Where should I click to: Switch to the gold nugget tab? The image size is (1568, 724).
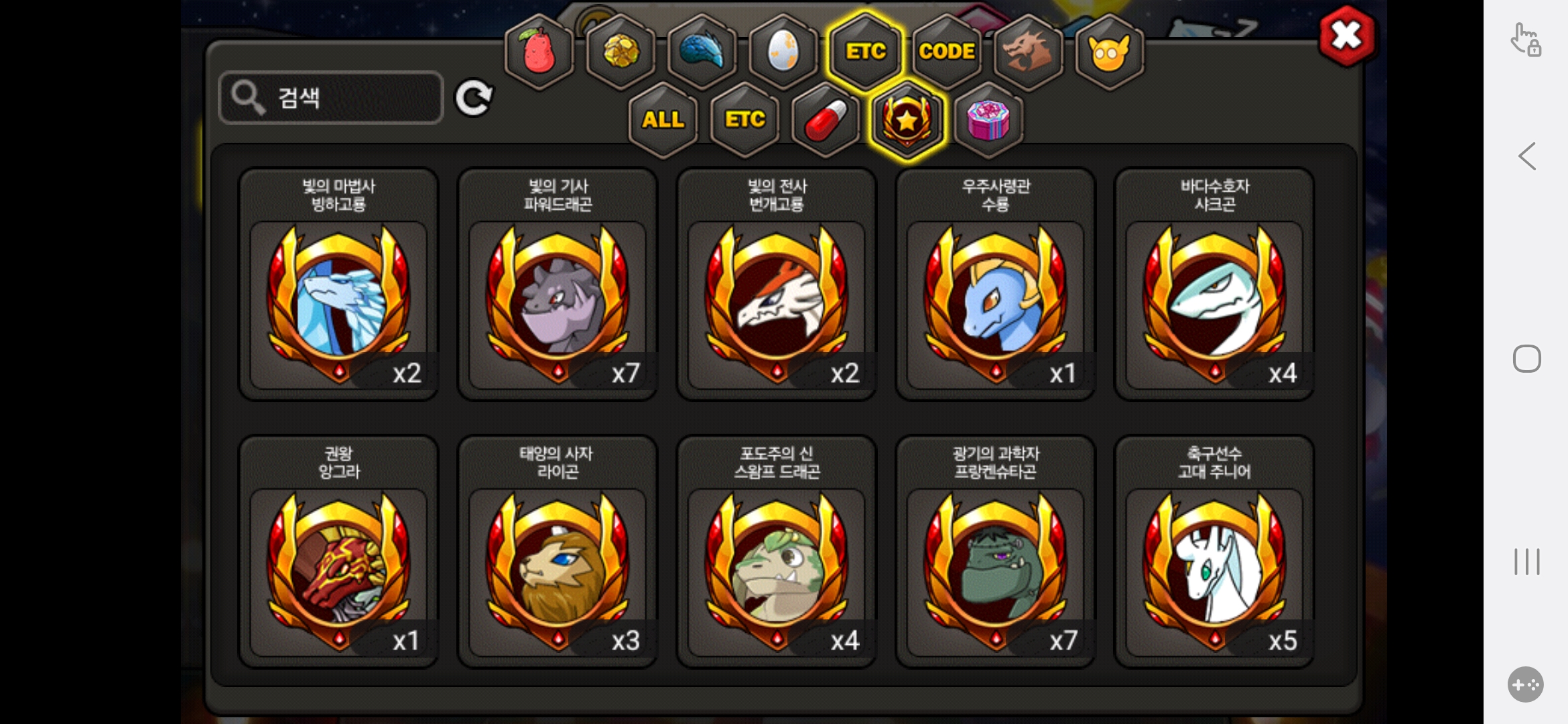click(x=620, y=52)
